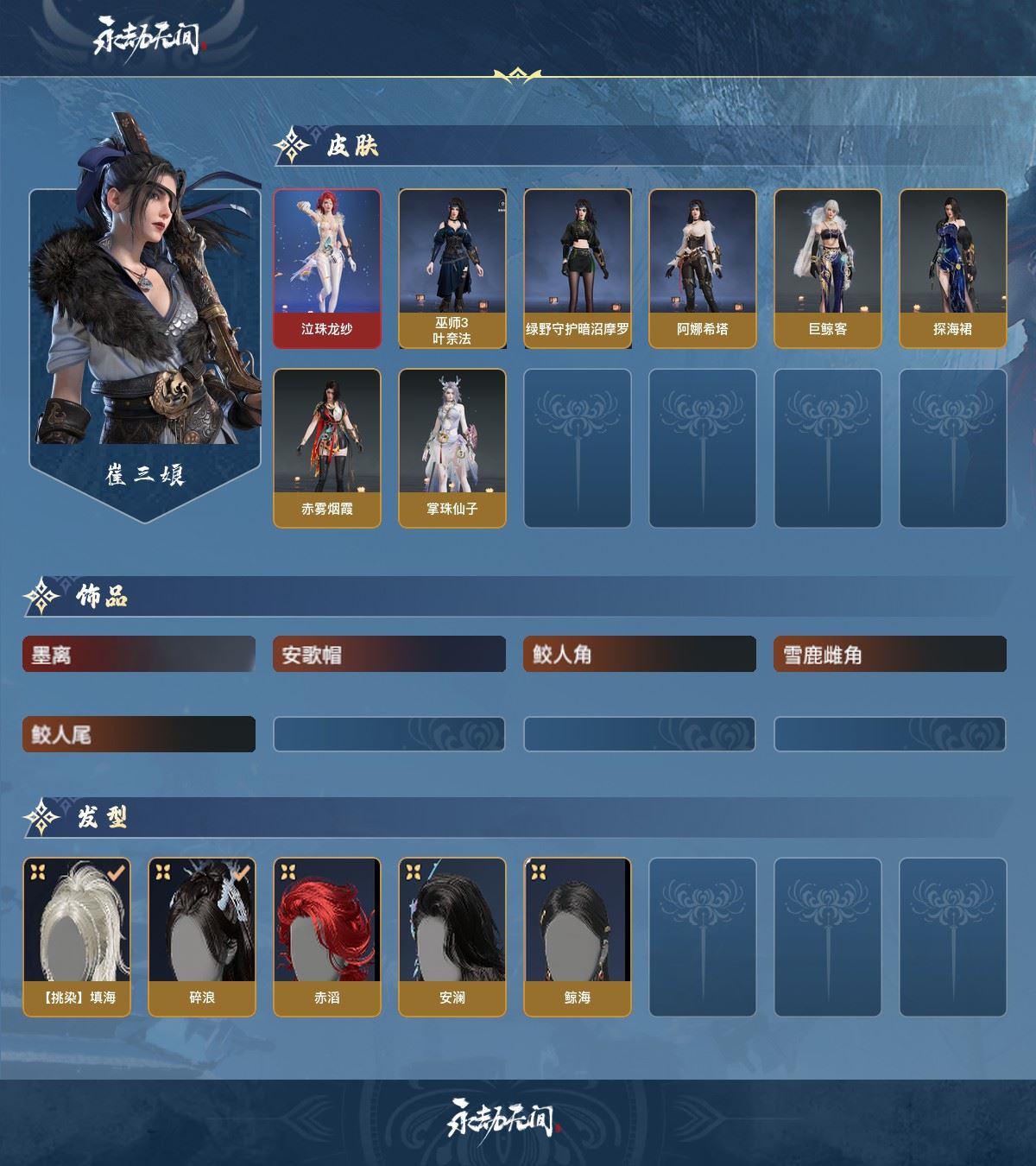1036x1166 pixels.
Task: Pick the 赤雾烟霞 skin
Action: [x=327, y=447]
